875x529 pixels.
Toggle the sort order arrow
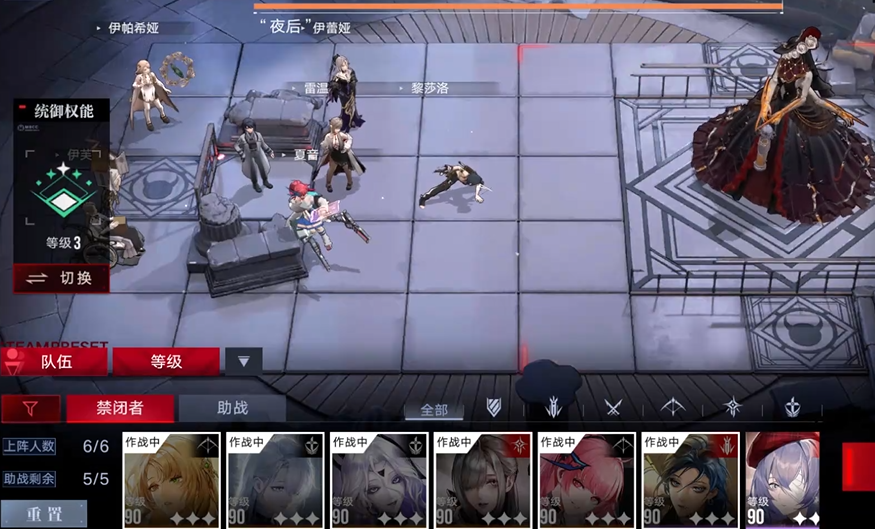[x=243, y=361]
